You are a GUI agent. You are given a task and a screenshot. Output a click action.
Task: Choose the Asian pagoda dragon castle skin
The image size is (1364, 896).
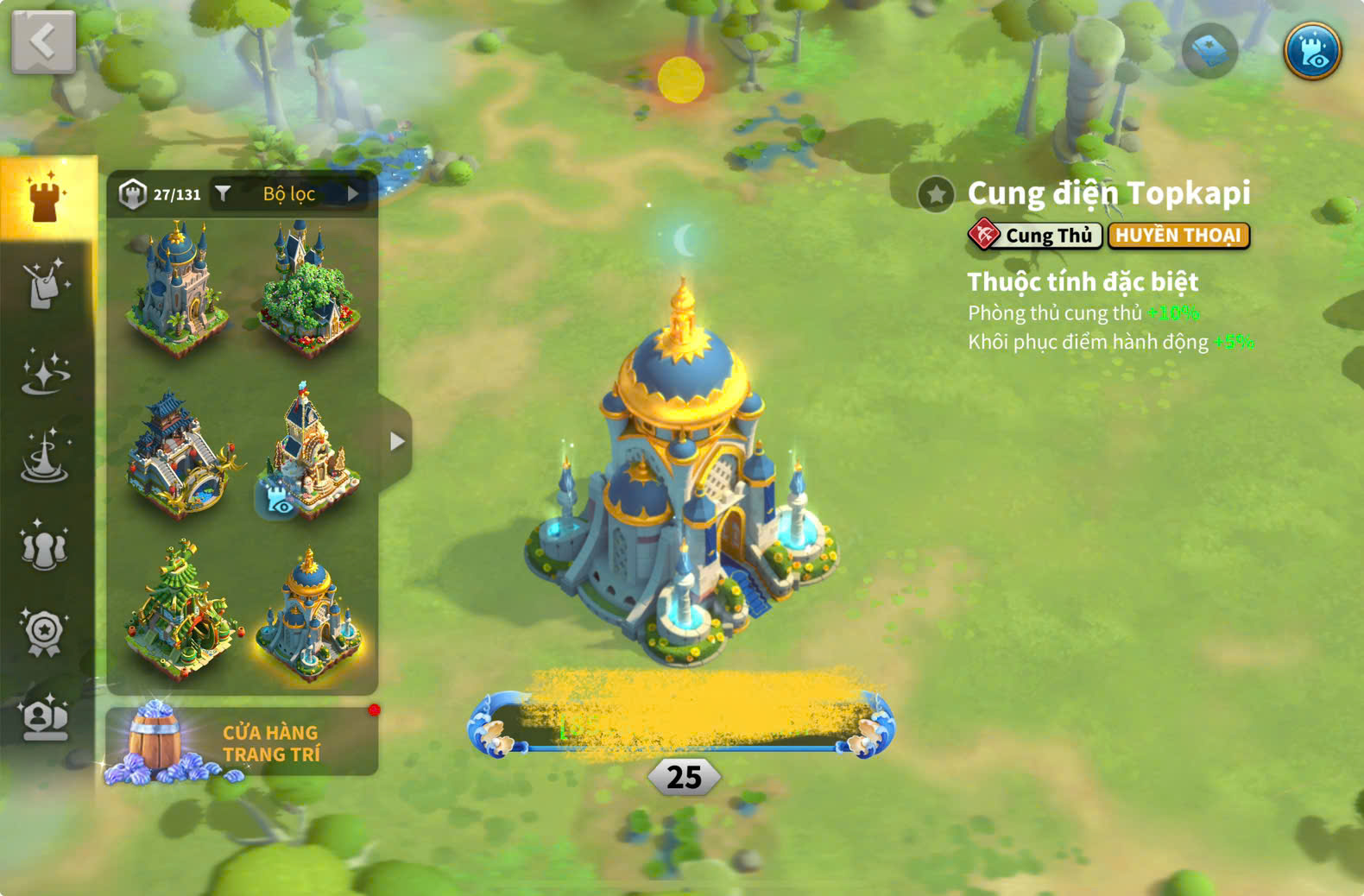click(x=179, y=455)
